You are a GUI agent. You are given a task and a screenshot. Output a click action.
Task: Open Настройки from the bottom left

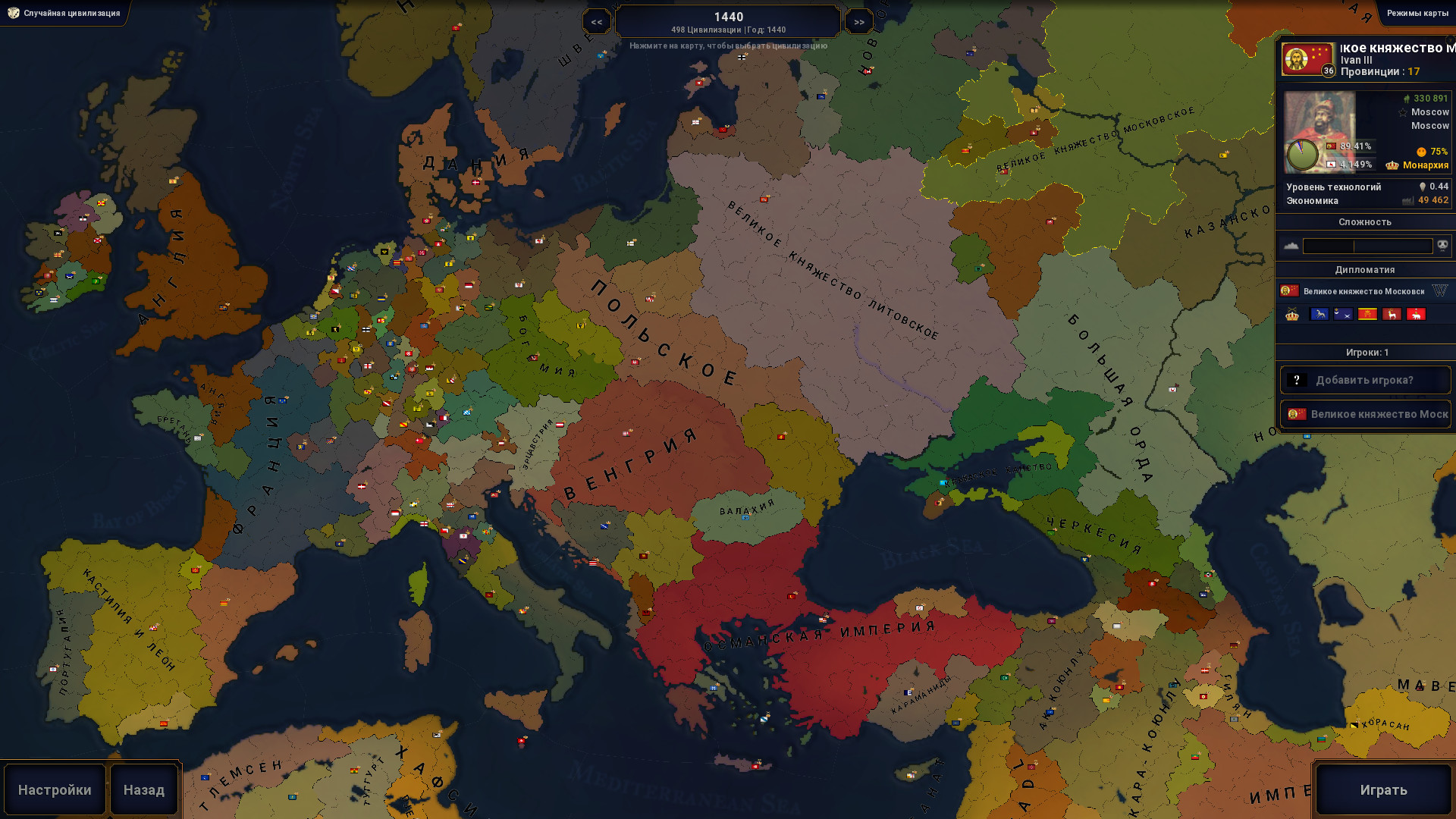click(55, 789)
